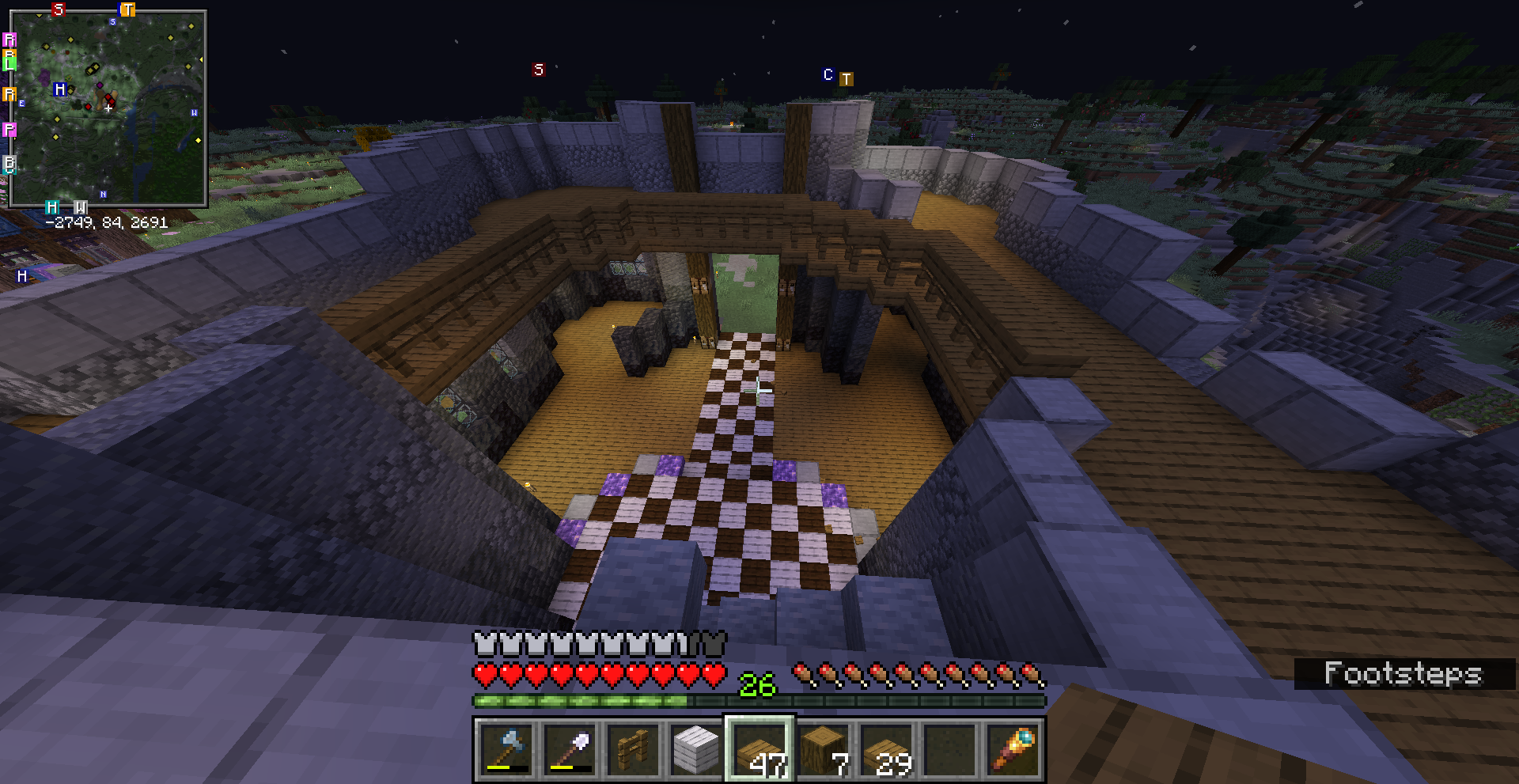1519x784 pixels.
Task: Click the green L marker beside the minimap
Action: pos(9,60)
